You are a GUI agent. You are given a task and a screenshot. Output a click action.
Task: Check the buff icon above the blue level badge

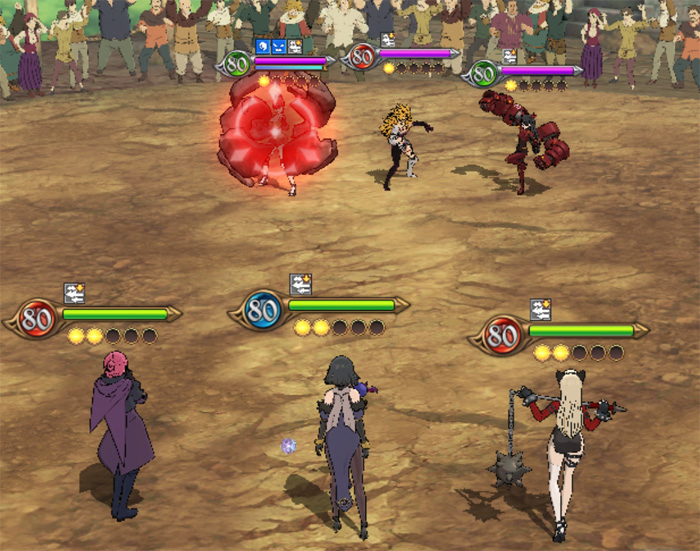coord(300,285)
